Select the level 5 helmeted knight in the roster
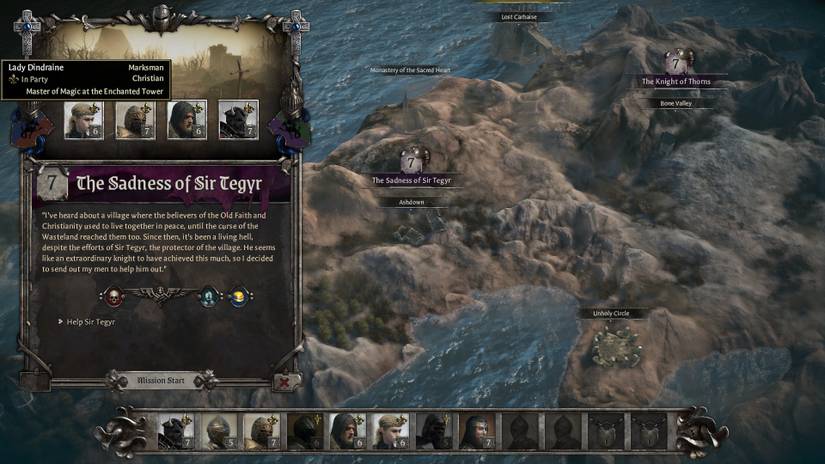This screenshot has width=825, height=464. [x=219, y=431]
